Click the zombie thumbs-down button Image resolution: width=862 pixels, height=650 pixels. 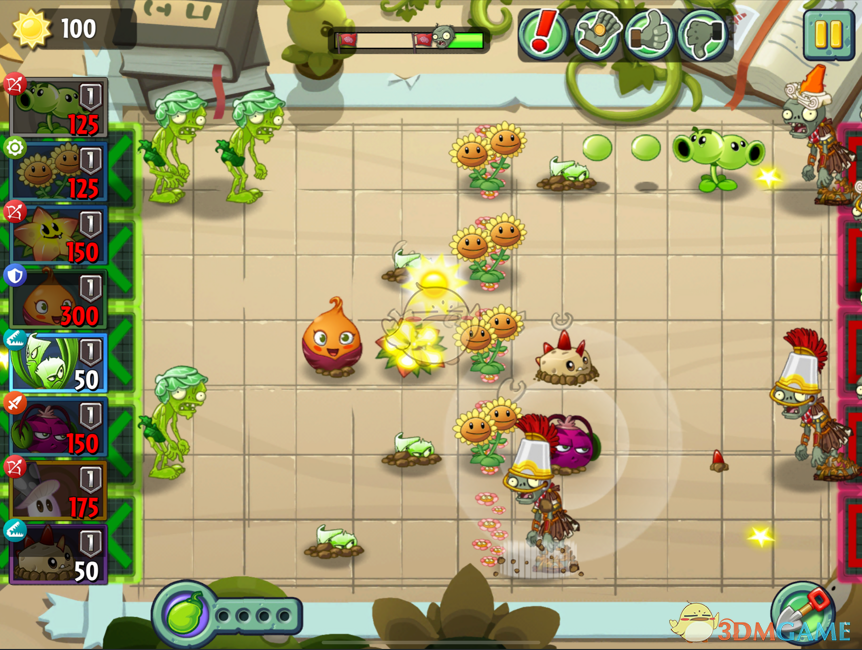pos(702,35)
